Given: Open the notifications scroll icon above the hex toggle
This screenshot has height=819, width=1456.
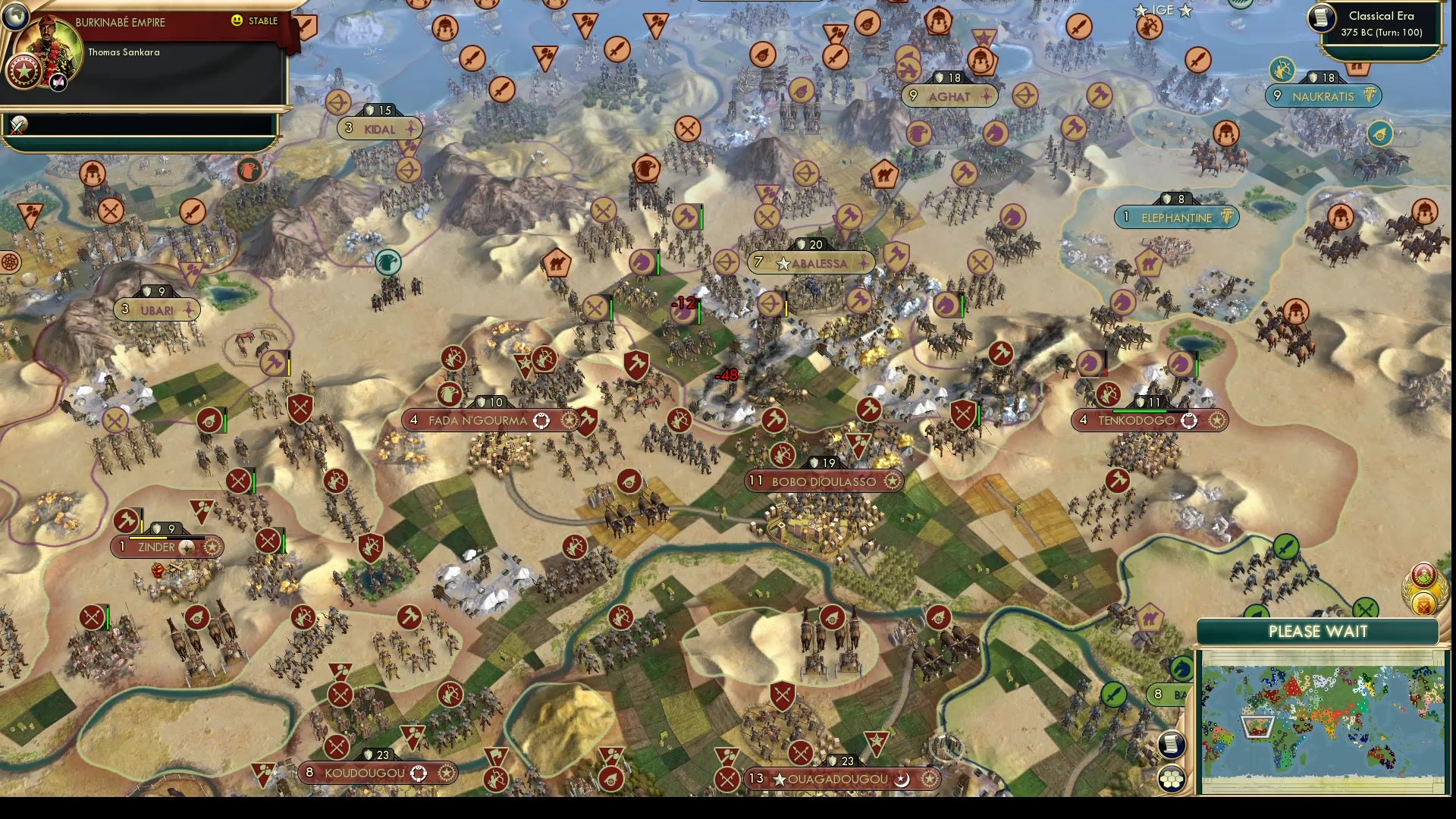Looking at the screenshot, I should pos(1172,745).
